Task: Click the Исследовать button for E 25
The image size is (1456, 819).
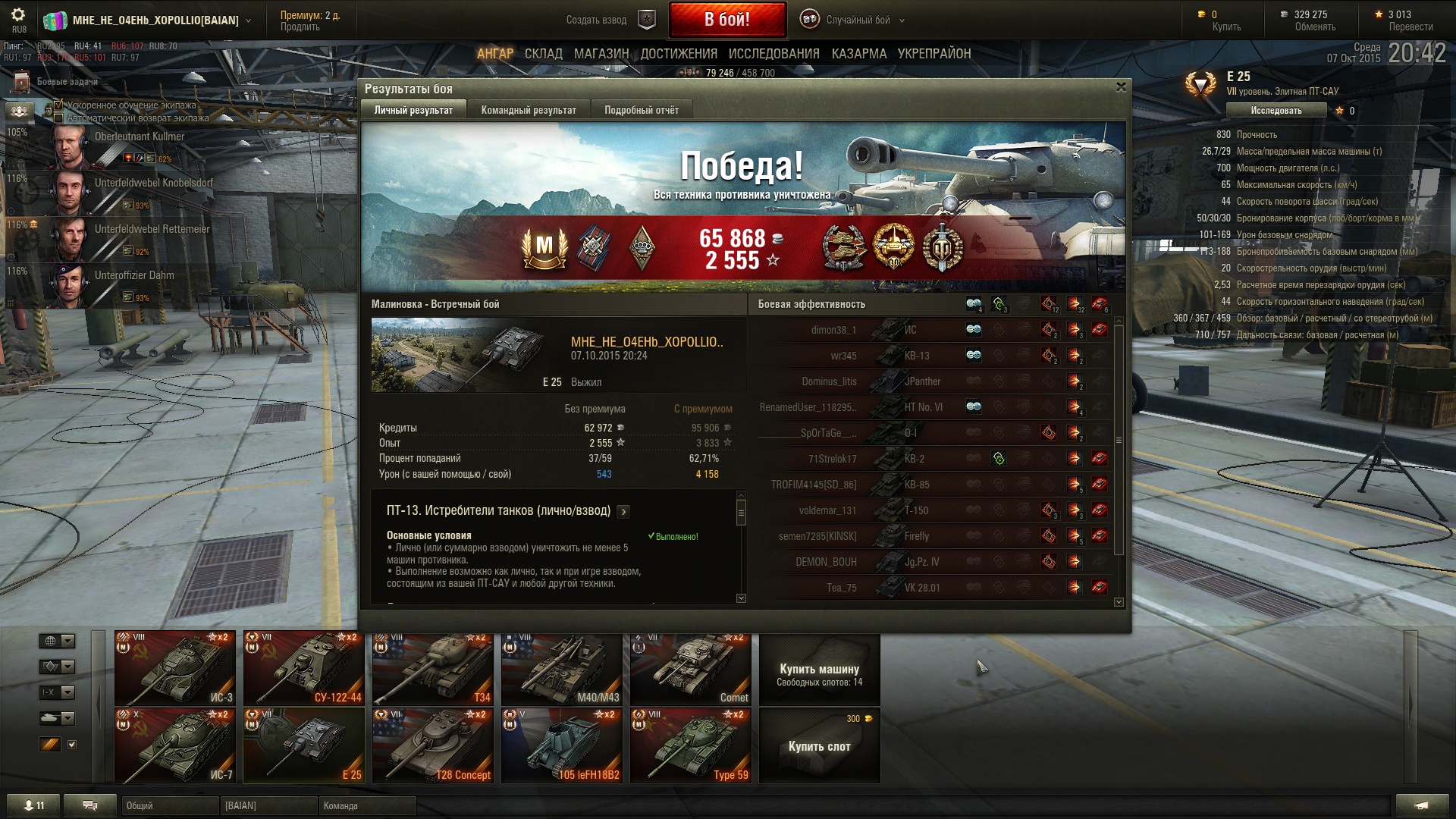Action: (x=1276, y=111)
